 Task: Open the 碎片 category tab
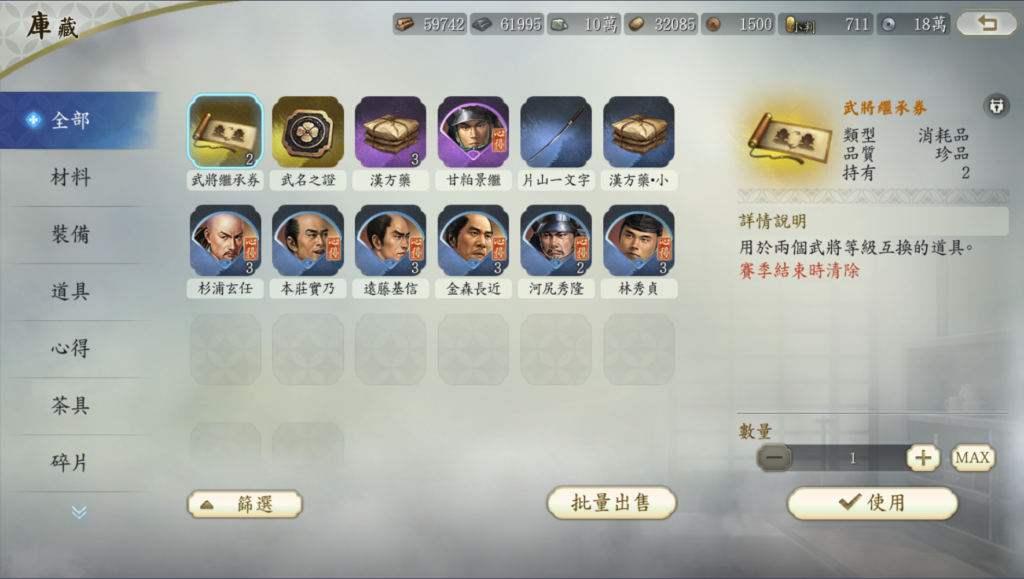coord(71,463)
